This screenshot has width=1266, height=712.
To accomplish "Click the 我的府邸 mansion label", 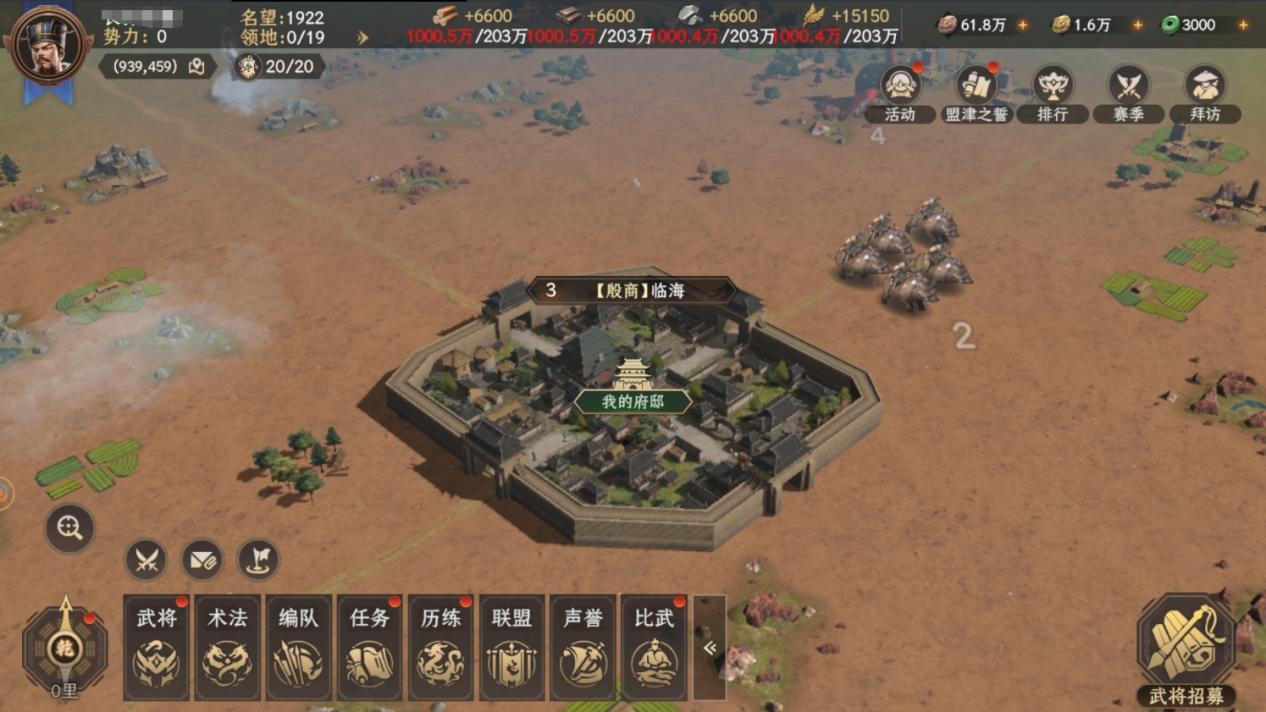I will point(632,402).
